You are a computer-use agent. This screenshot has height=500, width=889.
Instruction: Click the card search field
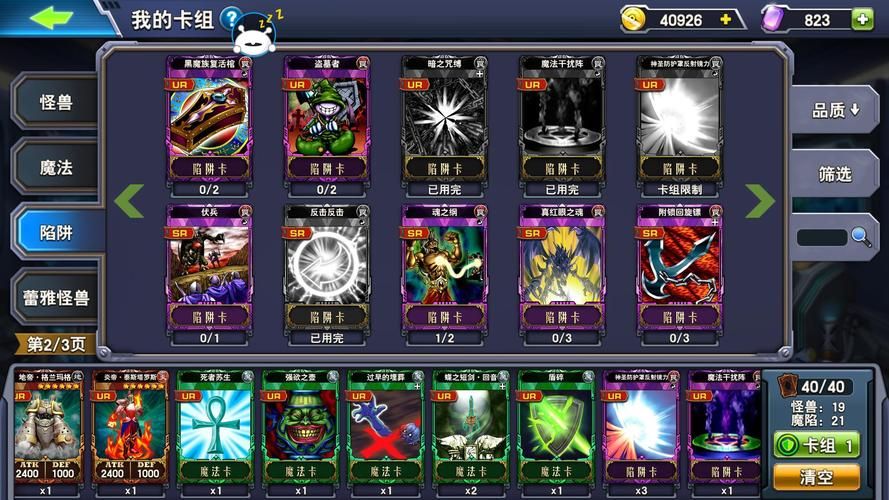point(822,237)
